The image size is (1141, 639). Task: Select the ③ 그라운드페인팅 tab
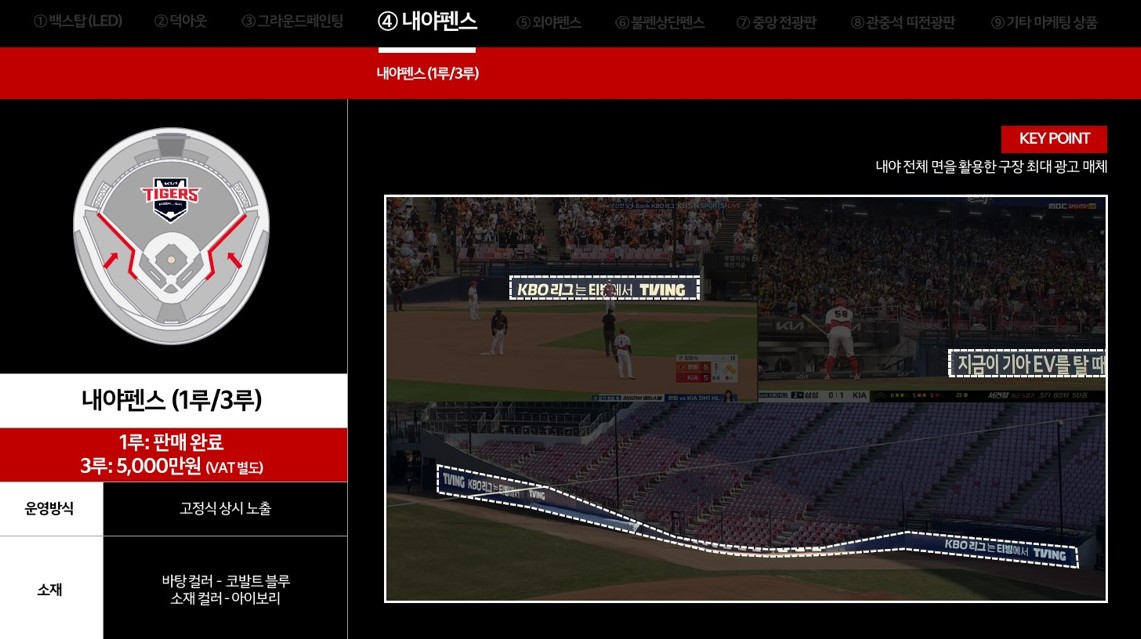click(x=292, y=22)
